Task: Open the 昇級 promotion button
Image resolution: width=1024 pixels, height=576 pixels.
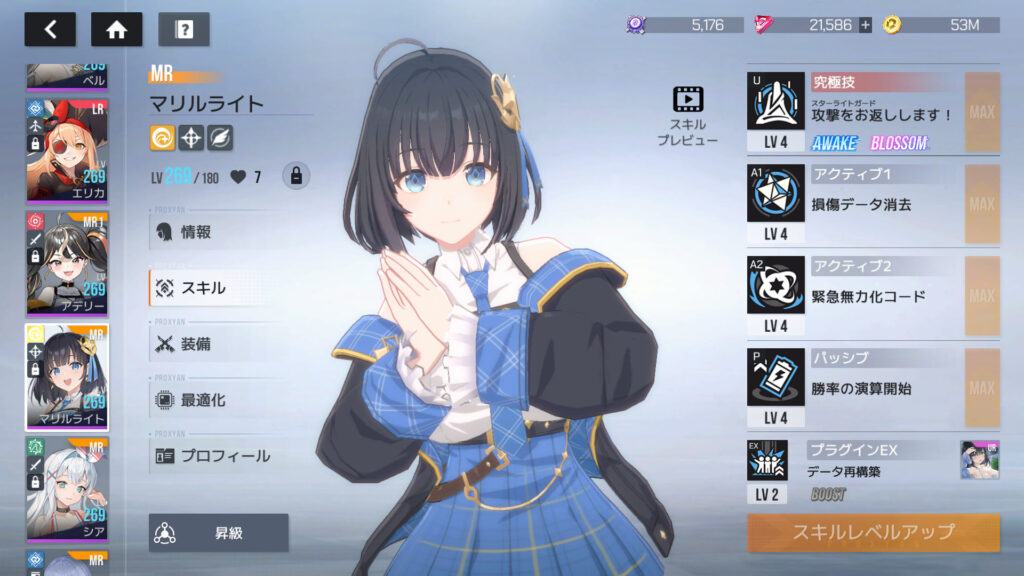Action: click(219, 533)
